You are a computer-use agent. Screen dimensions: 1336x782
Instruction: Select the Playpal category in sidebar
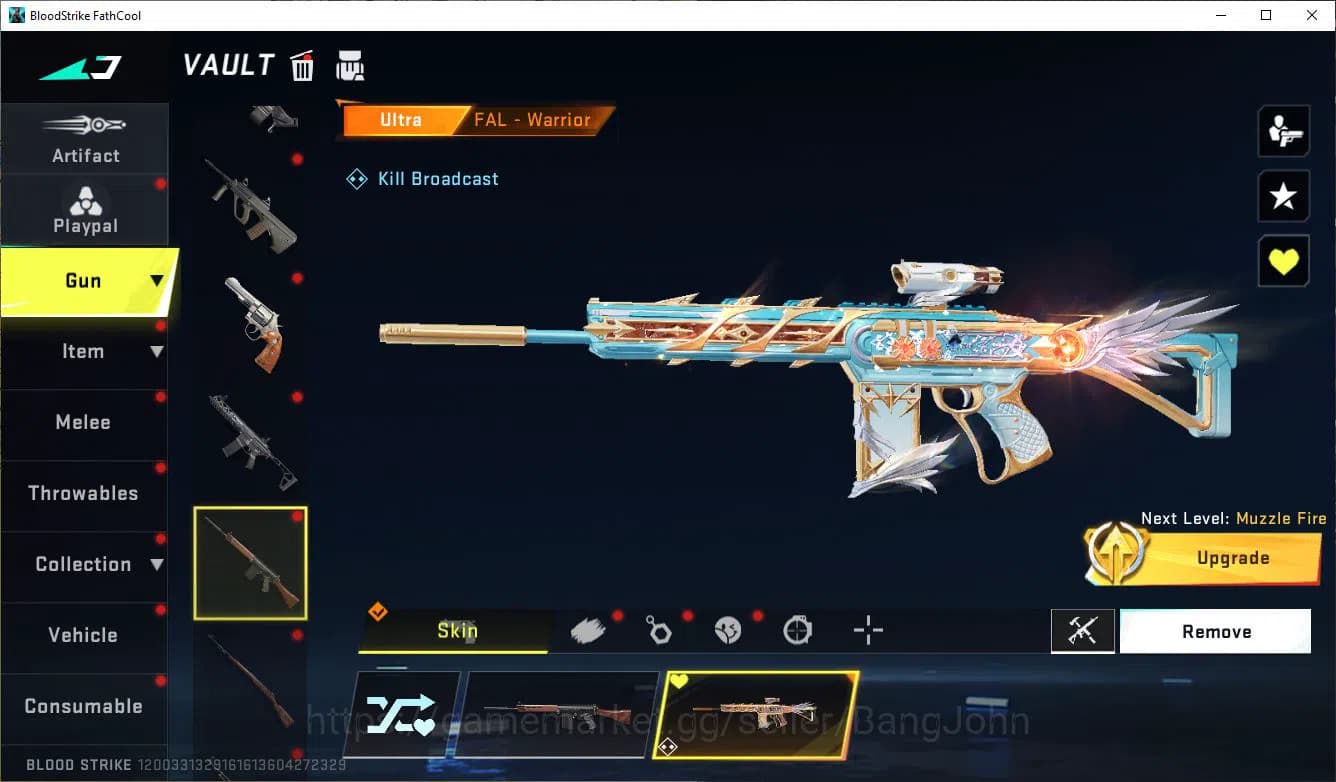(85, 209)
